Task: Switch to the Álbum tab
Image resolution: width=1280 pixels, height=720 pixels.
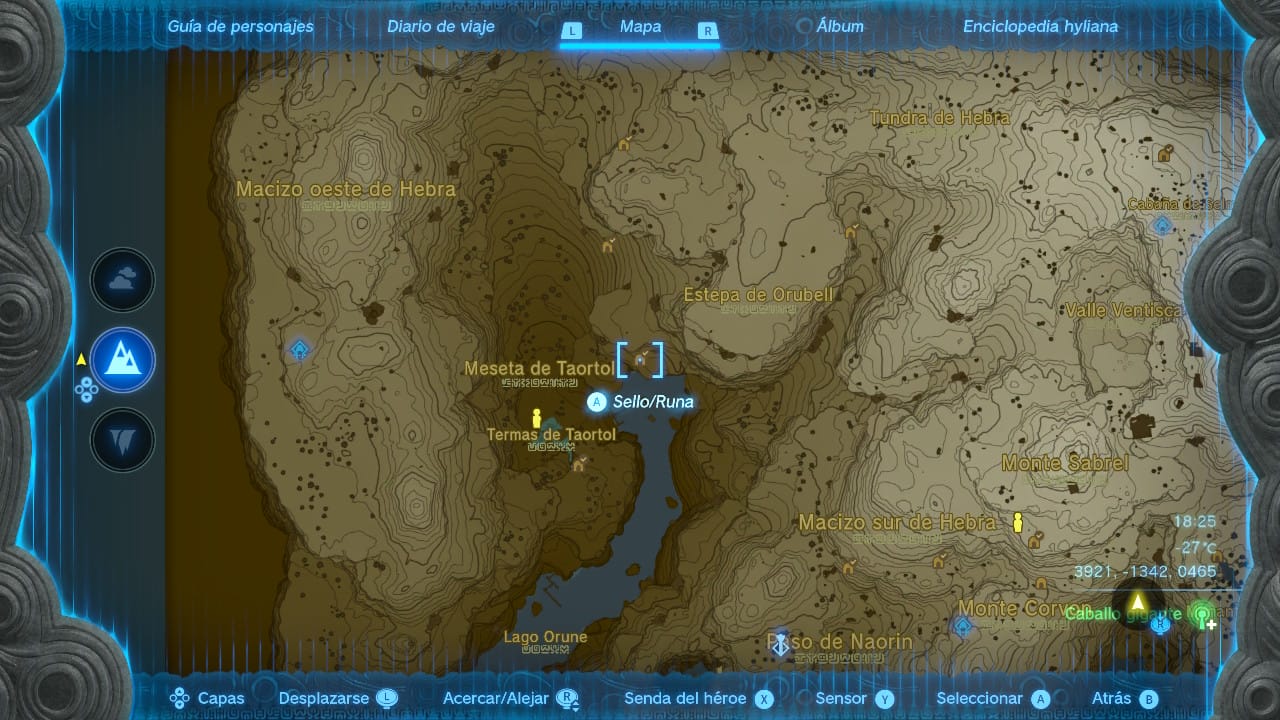Action: [841, 26]
